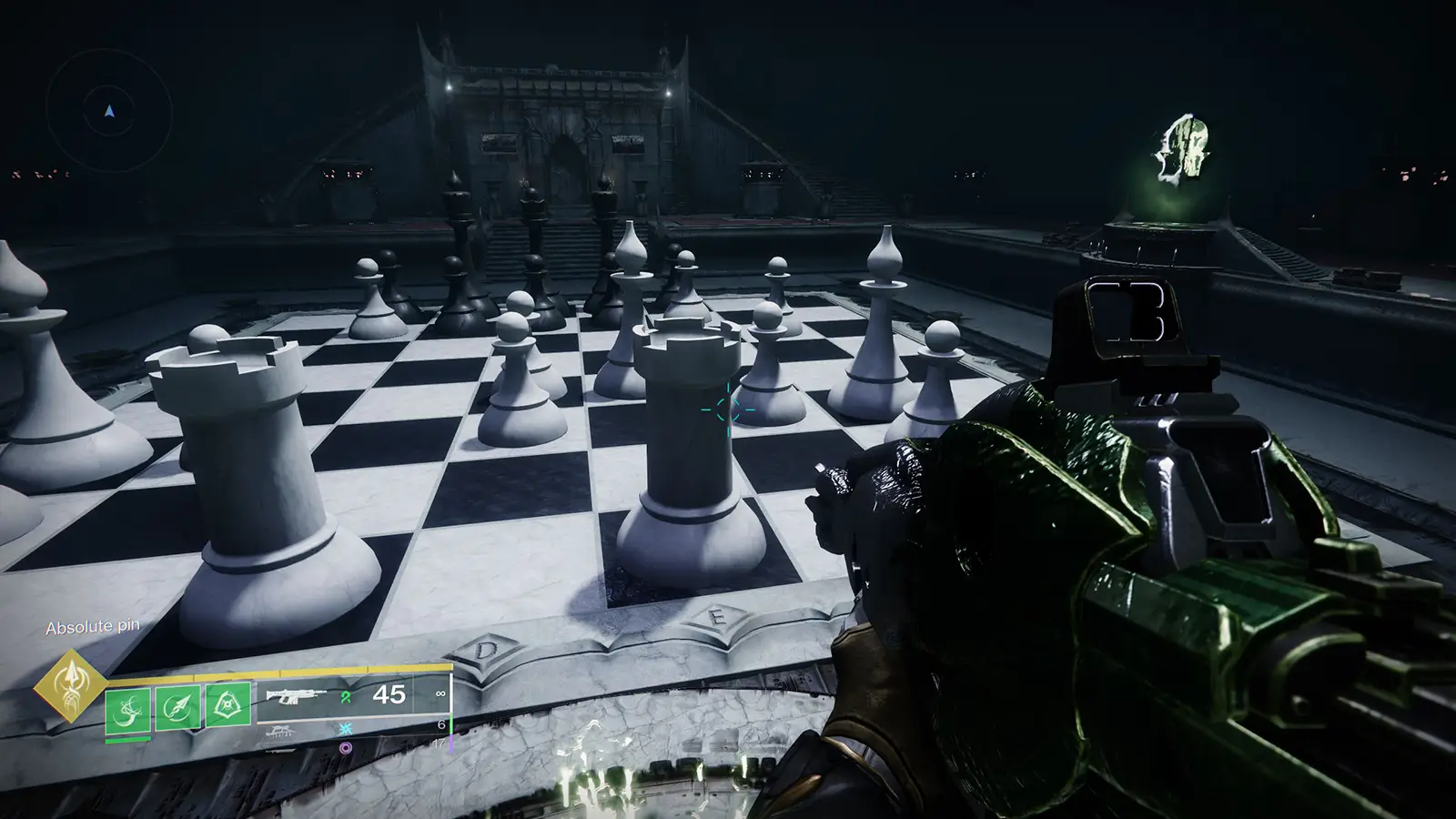
Task: Click the blue stasis buff icon
Action: [x=346, y=728]
